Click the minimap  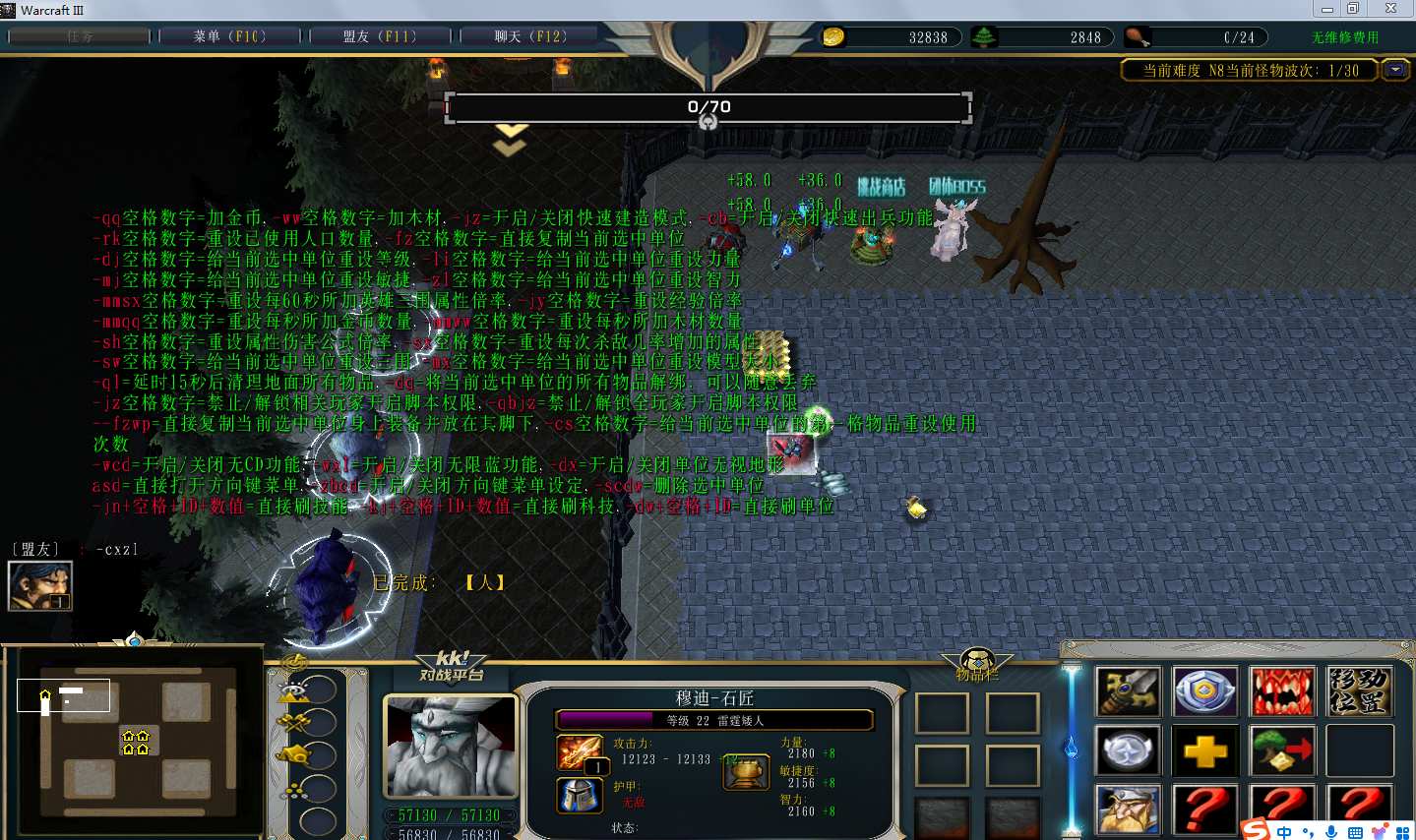pos(134,733)
